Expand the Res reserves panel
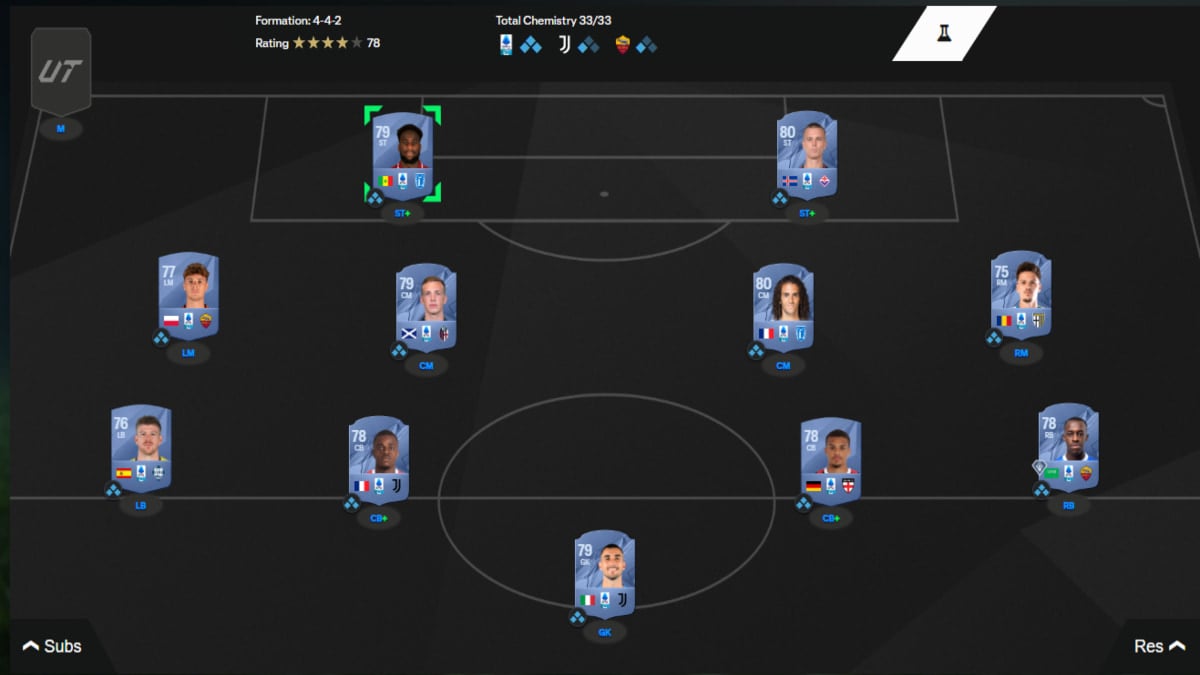1200x675 pixels. click(1158, 646)
